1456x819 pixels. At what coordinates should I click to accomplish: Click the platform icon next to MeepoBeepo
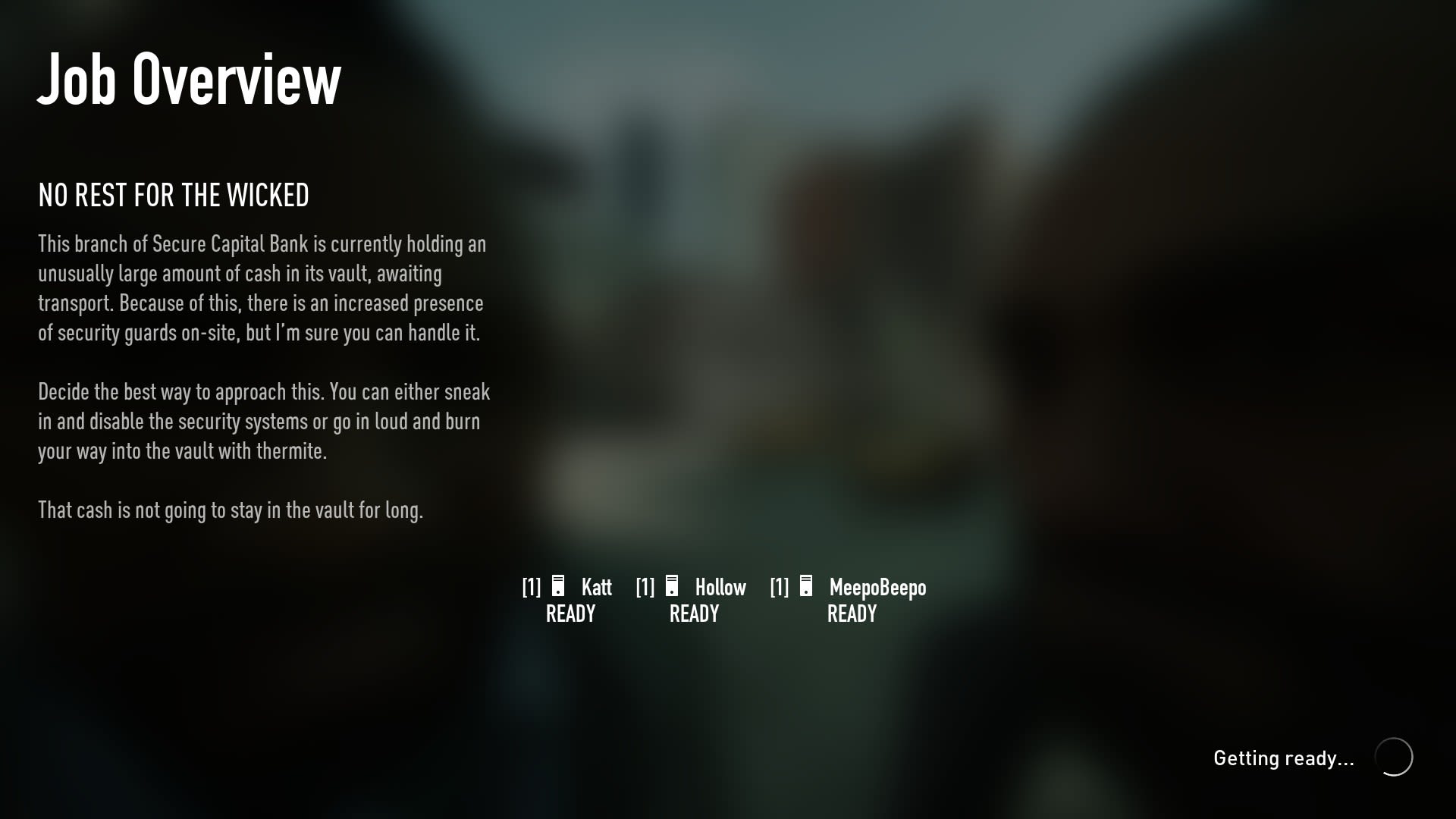click(x=805, y=586)
